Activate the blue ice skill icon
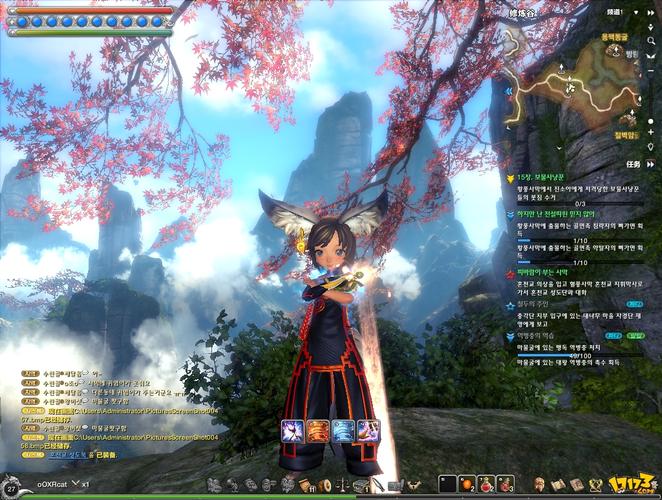This screenshot has height=500, width=662. 343,432
